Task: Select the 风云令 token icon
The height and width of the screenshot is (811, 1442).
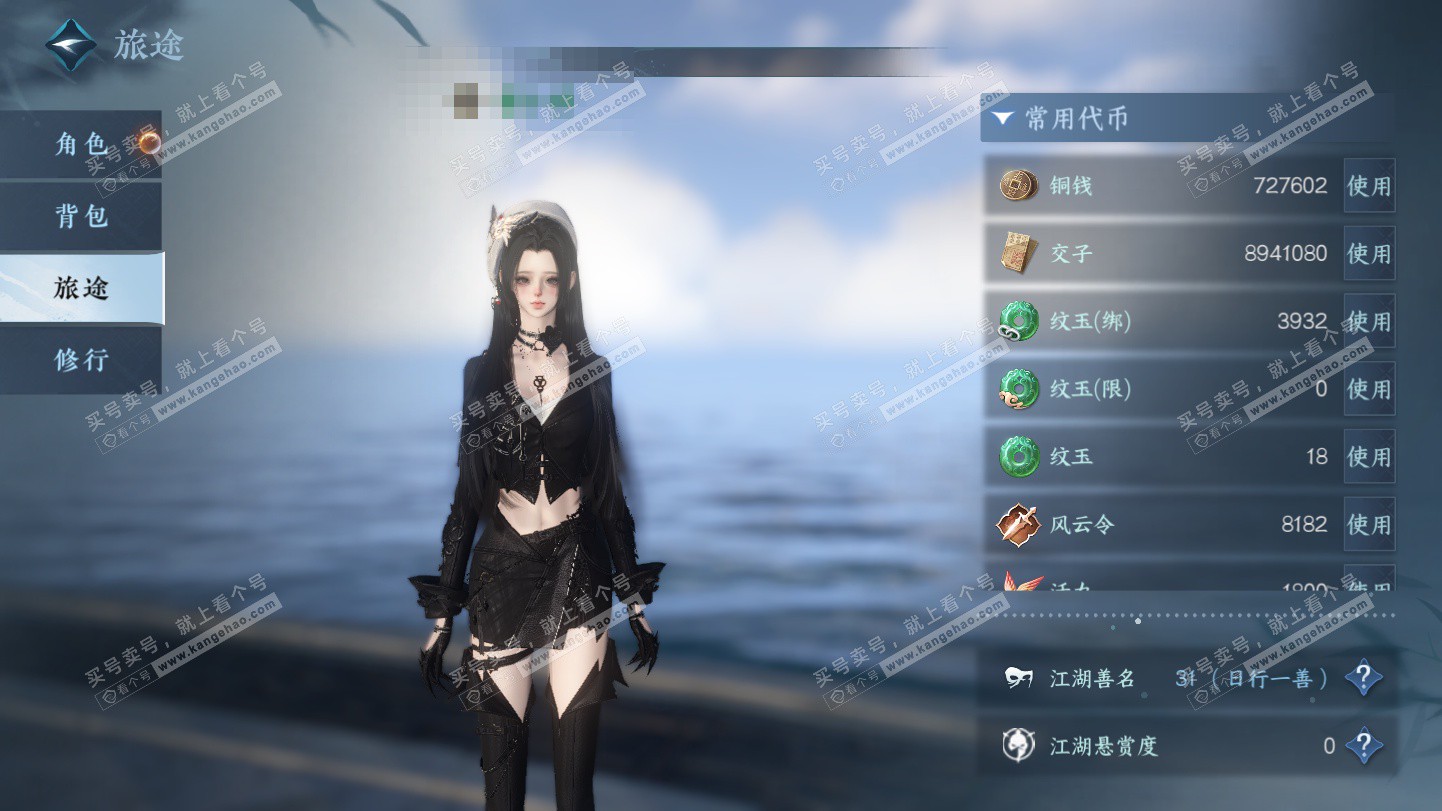Action: point(1018,524)
